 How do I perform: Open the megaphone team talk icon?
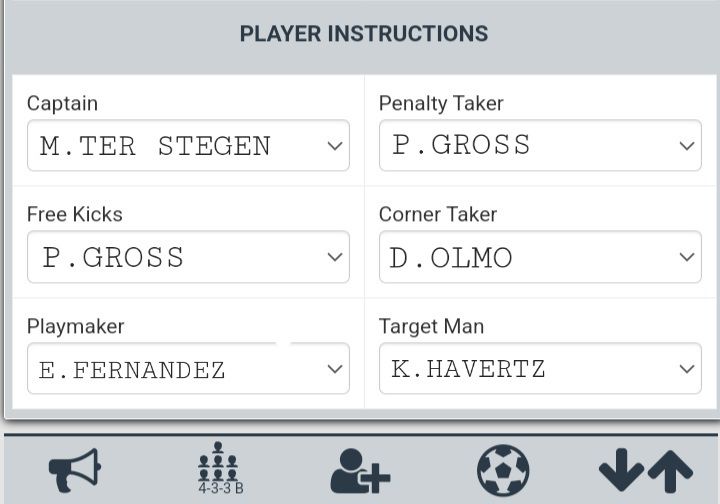(x=75, y=470)
